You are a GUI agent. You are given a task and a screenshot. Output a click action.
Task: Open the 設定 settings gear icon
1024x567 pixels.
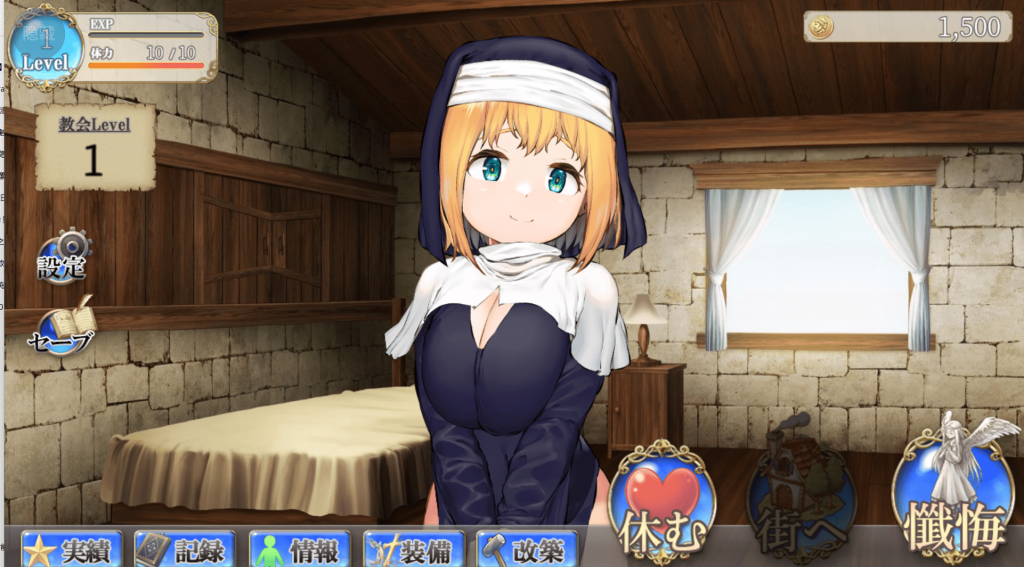pos(64,255)
